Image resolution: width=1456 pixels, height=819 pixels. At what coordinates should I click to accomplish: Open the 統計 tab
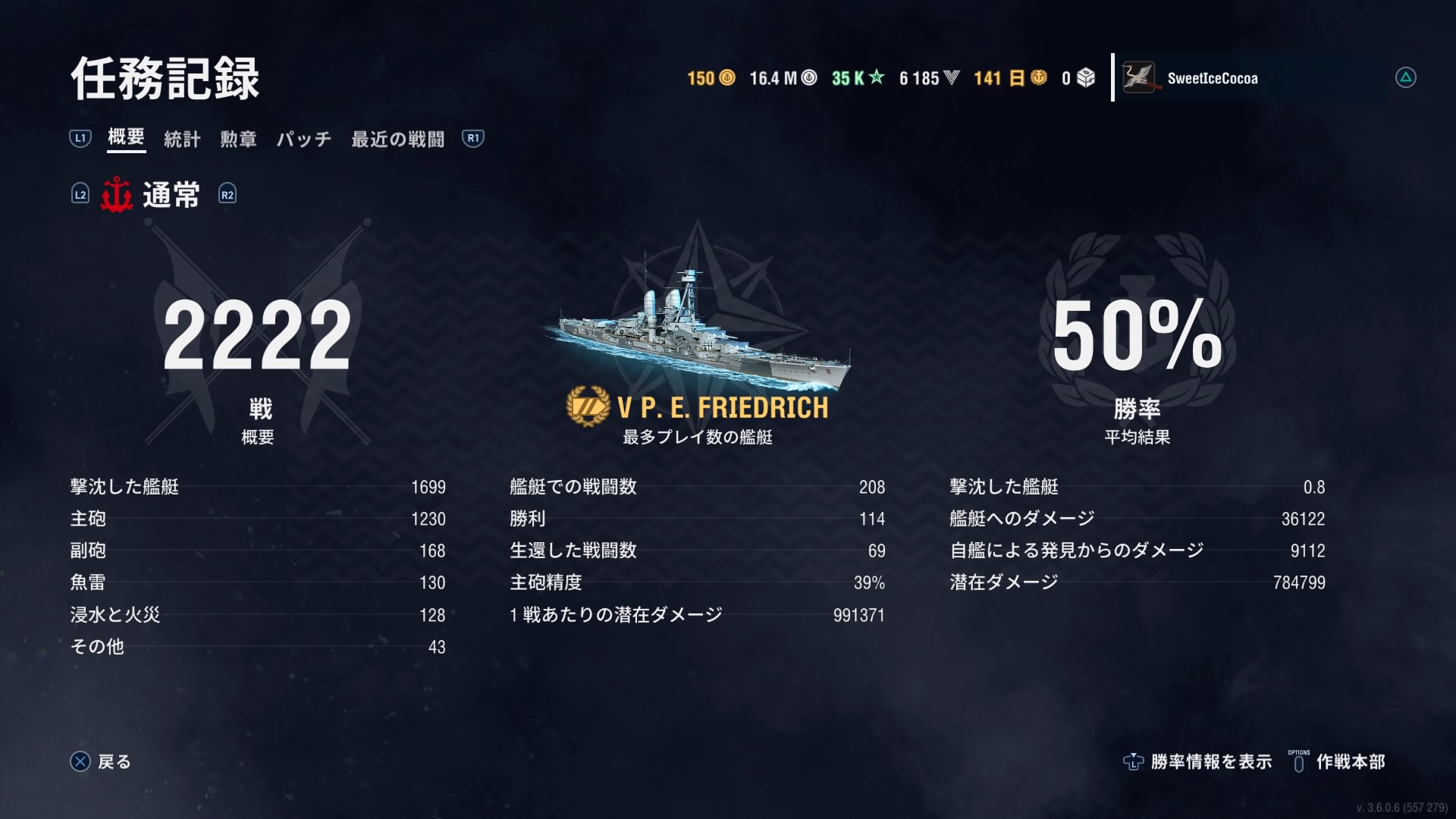pos(182,139)
